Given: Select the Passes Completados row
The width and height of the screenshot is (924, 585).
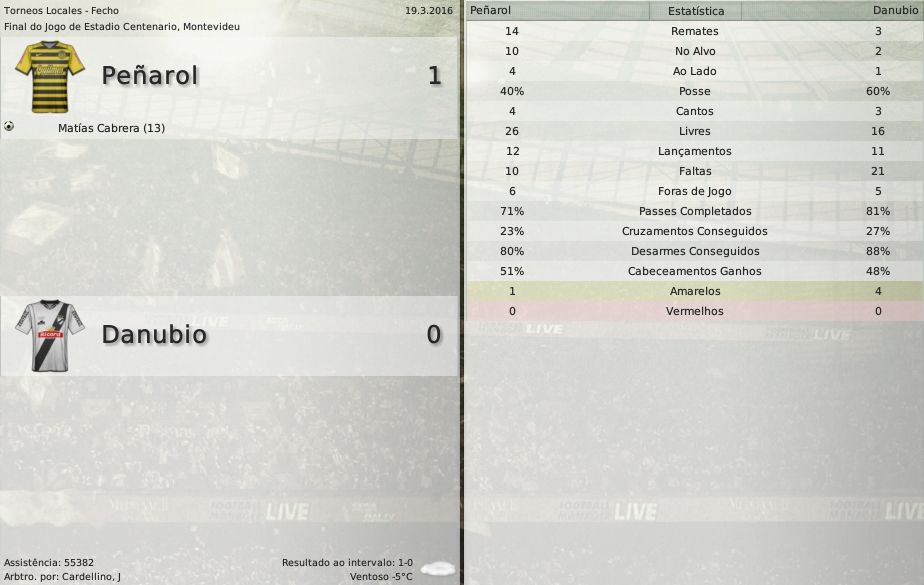Looking at the screenshot, I should pos(694,211).
